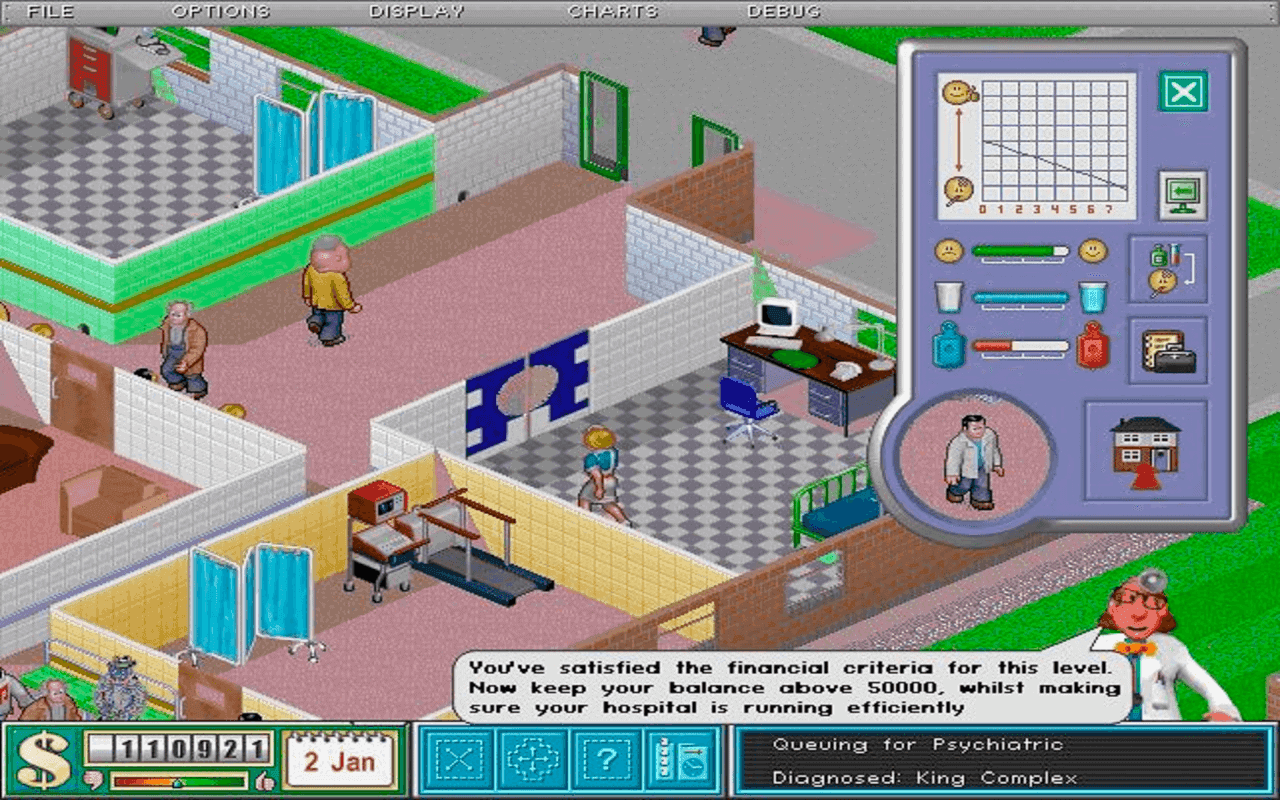
Task: Send the patient home via the house icon
Action: click(1147, 450)
